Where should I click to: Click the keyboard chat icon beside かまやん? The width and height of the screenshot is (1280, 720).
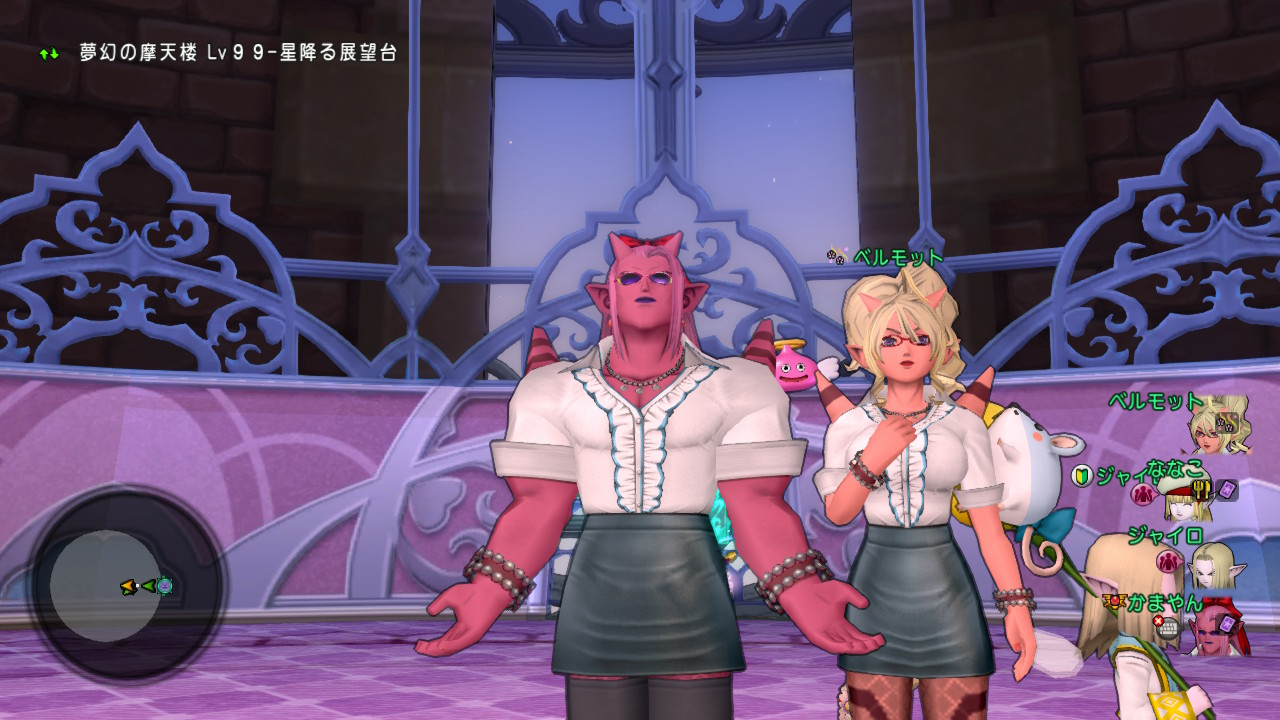[x=1168, y=627]
